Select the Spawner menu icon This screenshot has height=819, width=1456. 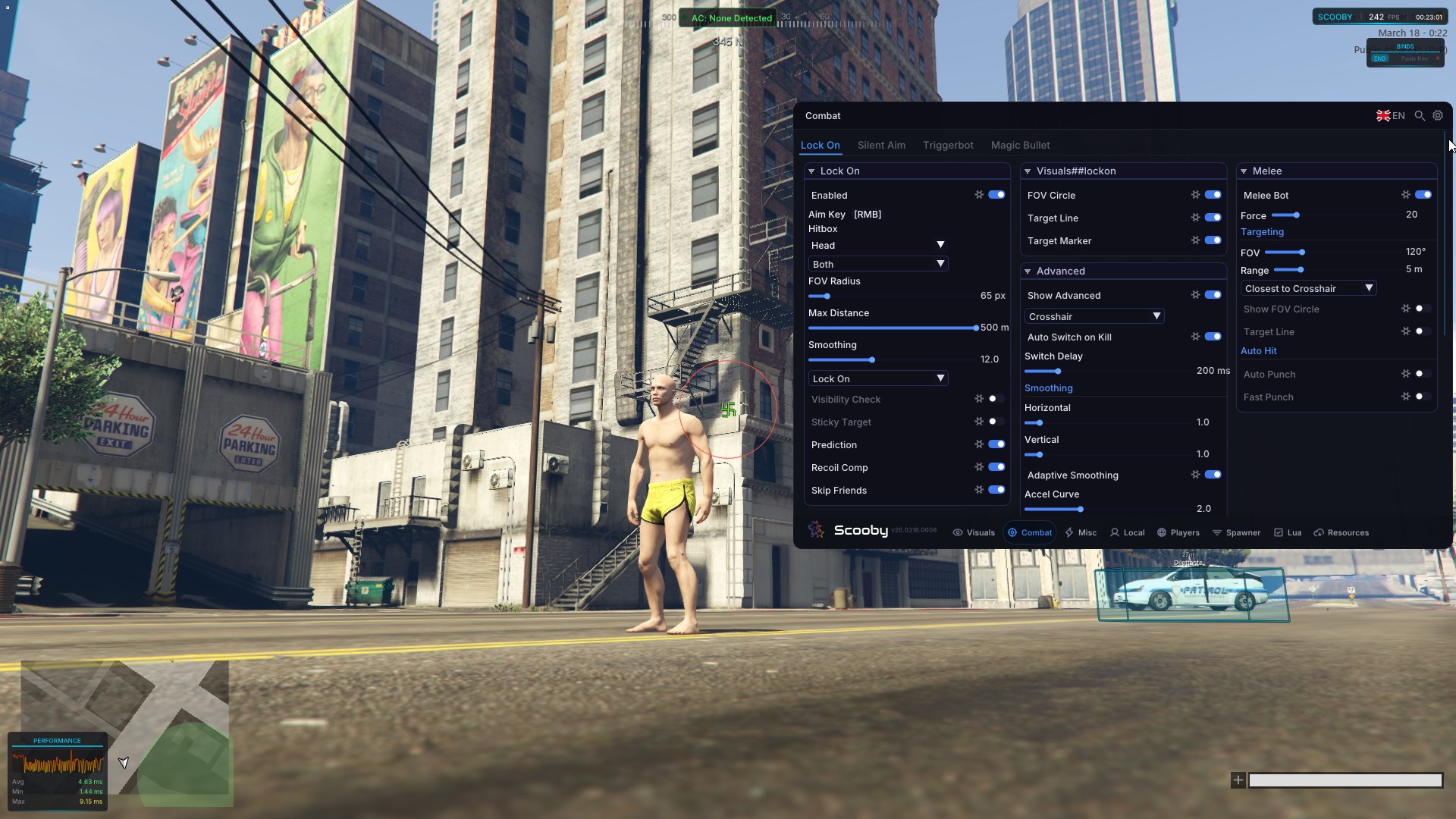[x=1219, y=532]
